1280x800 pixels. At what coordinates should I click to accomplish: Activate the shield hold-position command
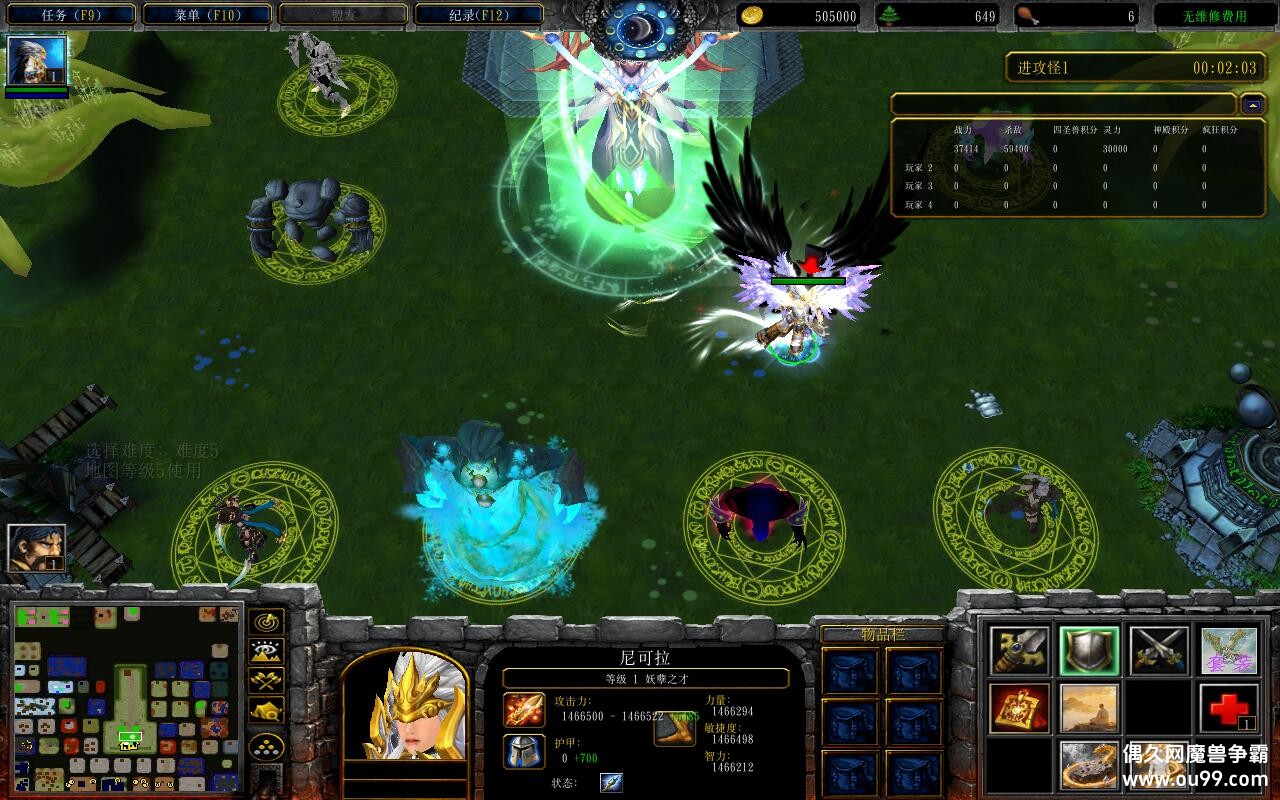pos(1089,651)
